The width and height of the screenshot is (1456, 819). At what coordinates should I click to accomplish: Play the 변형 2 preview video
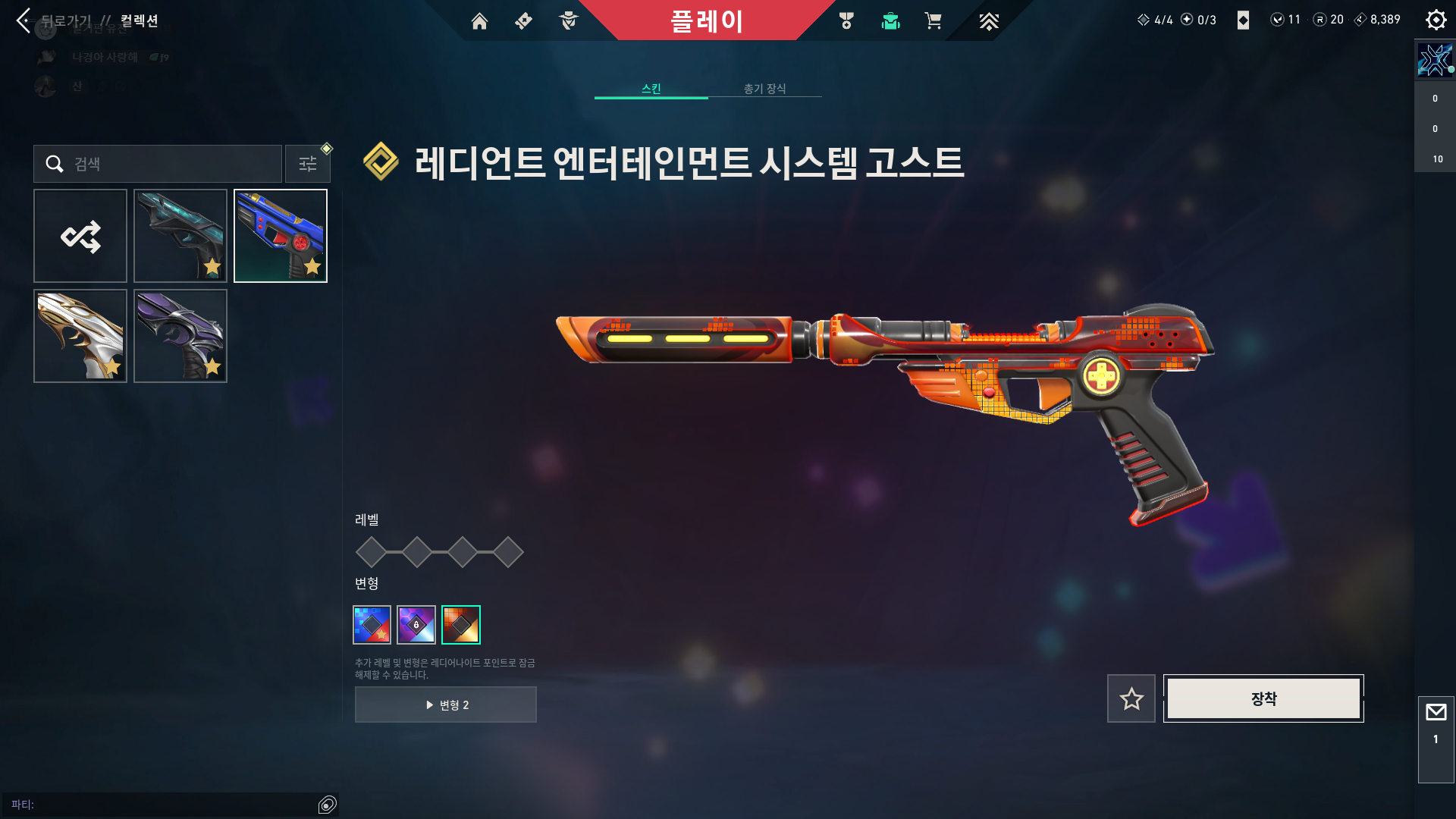pyautogui.click(x=446, y=704)
